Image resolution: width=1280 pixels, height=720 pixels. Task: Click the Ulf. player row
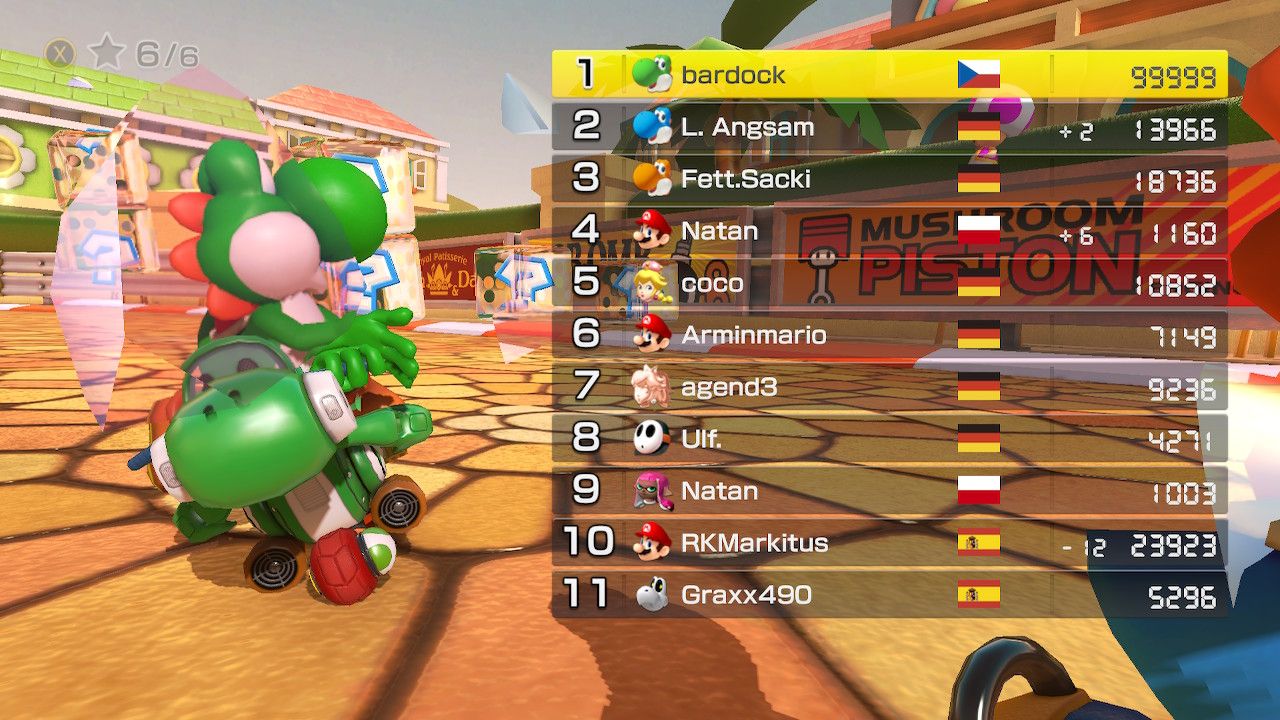coord(889,439)
